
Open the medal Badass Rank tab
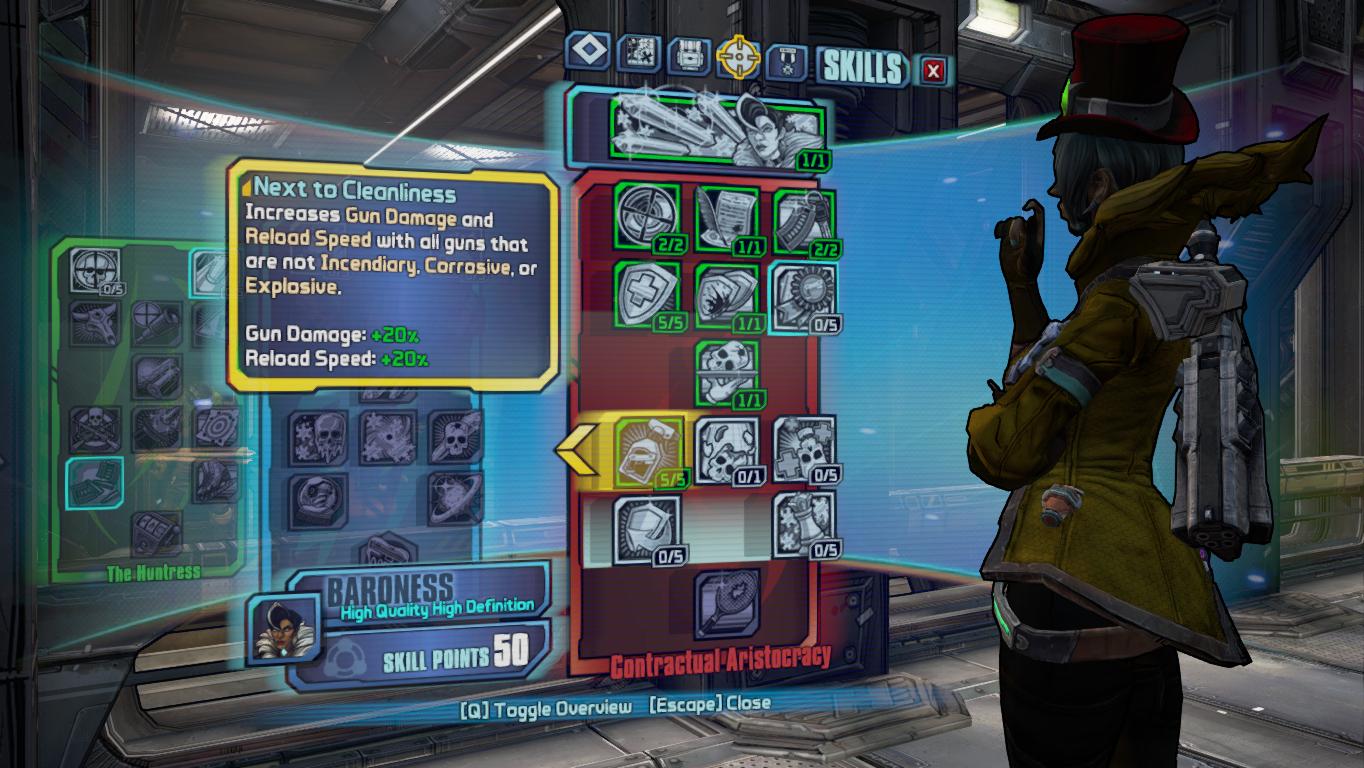786,62
